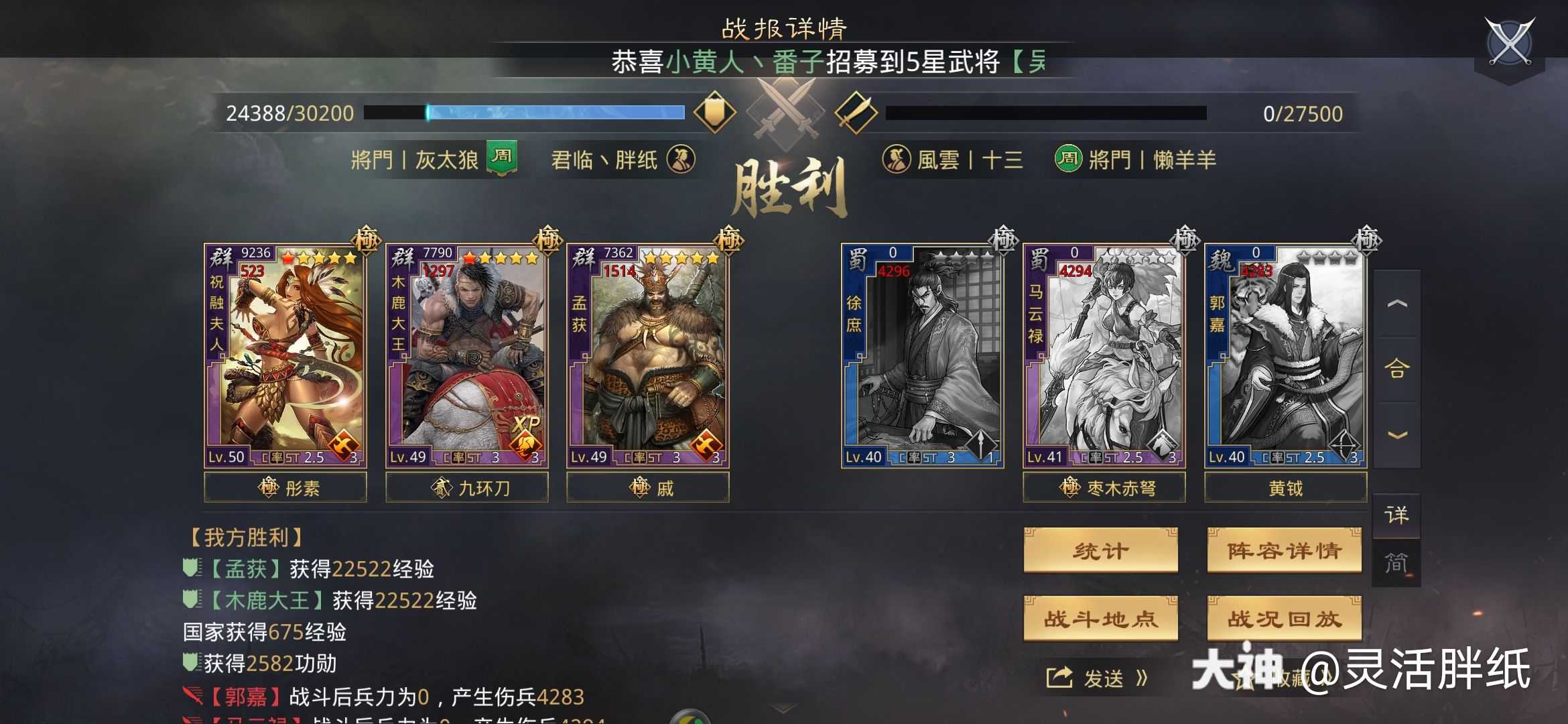
Task: Open the 统计 statistics panel
Action: pos(1100,550)
